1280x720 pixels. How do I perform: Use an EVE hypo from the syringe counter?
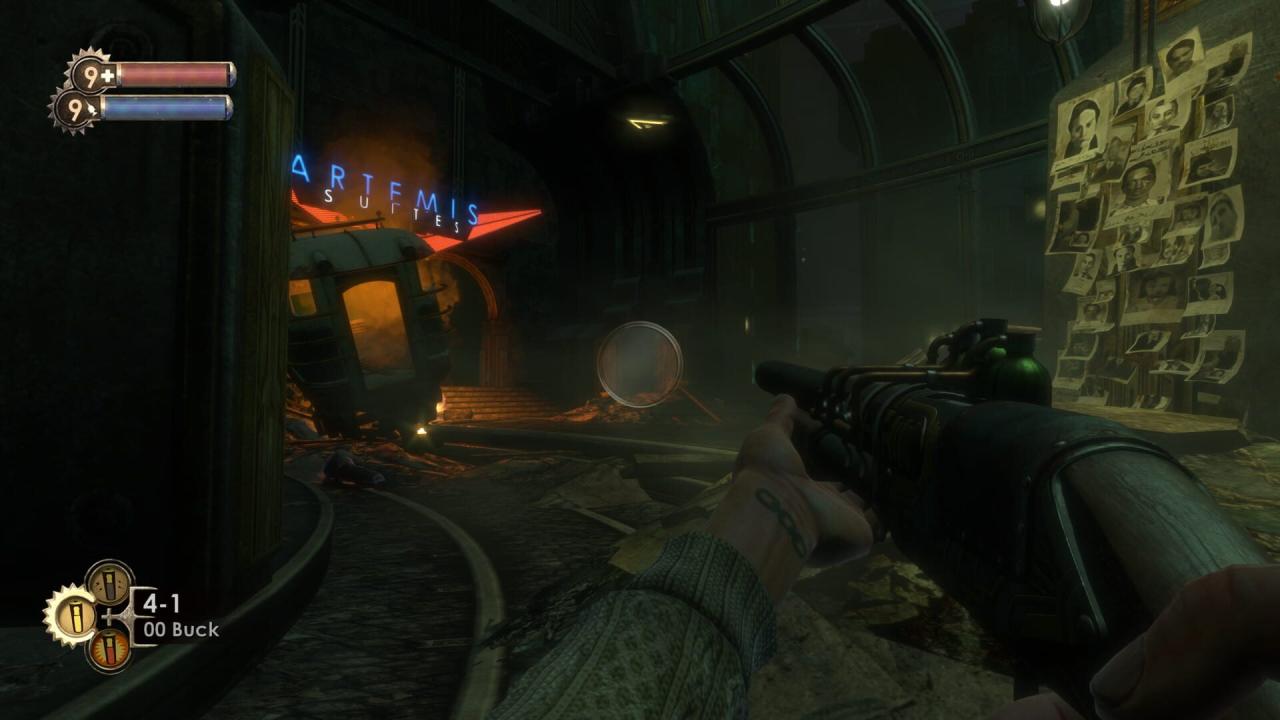[x=76, y=107]
